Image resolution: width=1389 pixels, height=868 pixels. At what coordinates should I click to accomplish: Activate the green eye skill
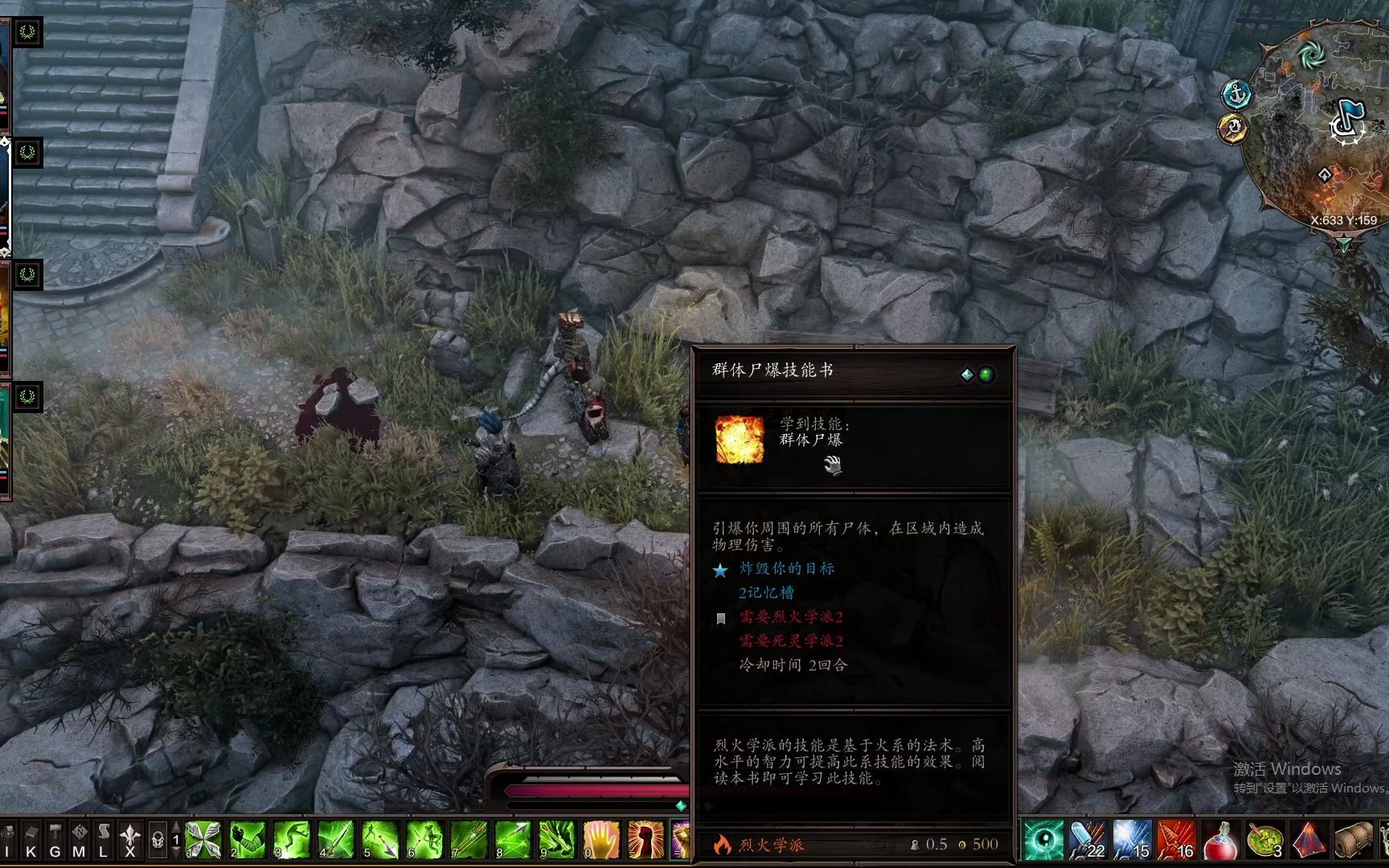(1043, 840)
